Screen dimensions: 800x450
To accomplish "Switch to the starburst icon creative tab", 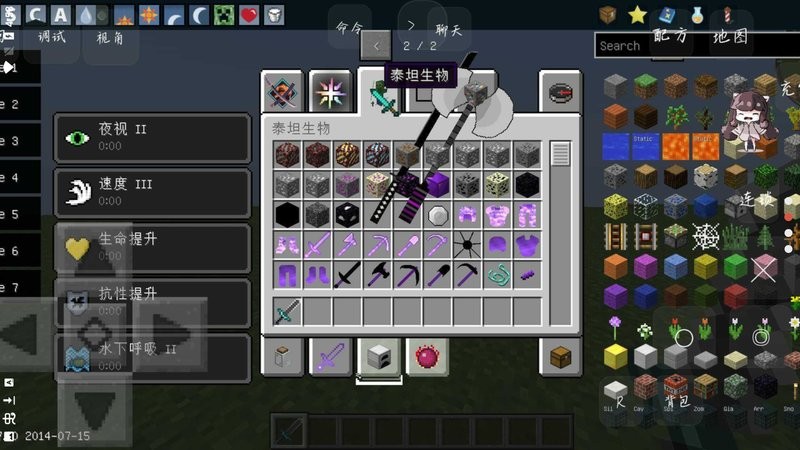I will click(329, 92).
